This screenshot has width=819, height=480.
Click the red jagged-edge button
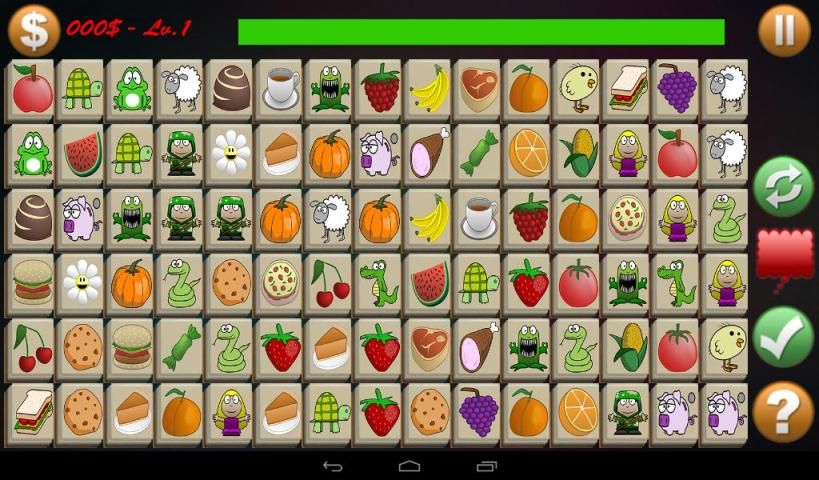click(784, 256)
